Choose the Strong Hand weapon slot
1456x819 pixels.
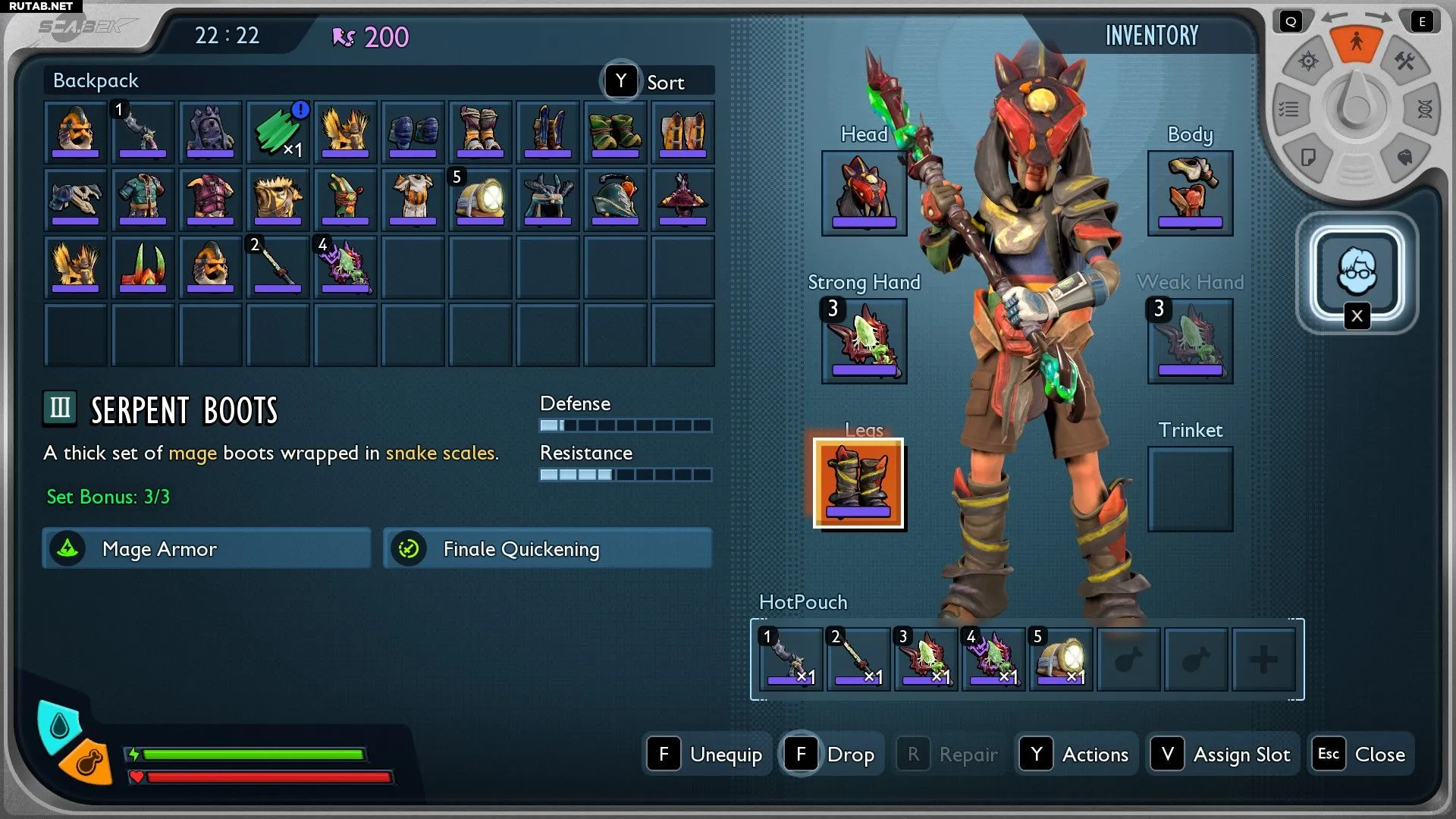[864, 341]
